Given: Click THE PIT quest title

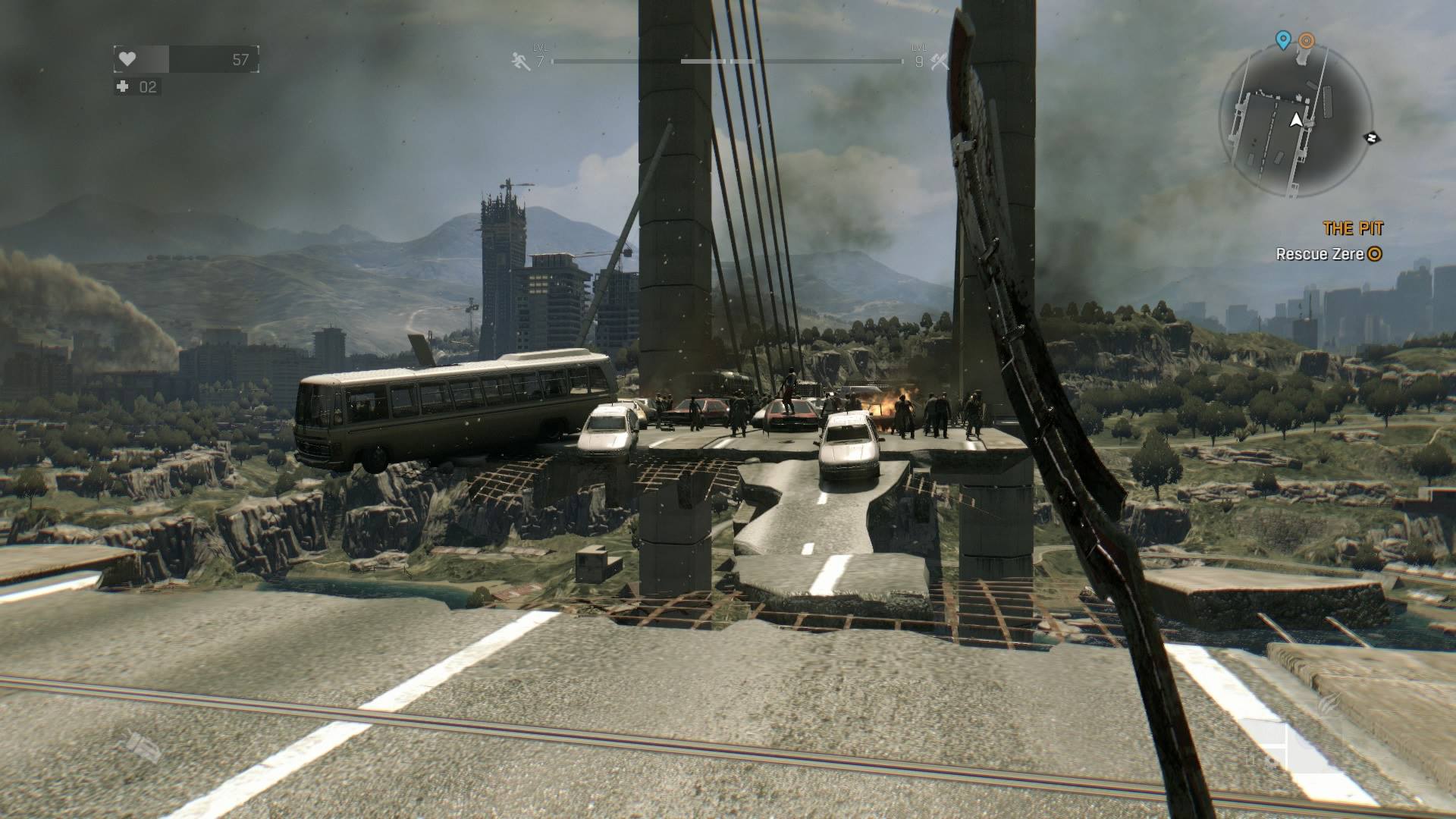Looking at the screenshot, I should [1353, 228].
